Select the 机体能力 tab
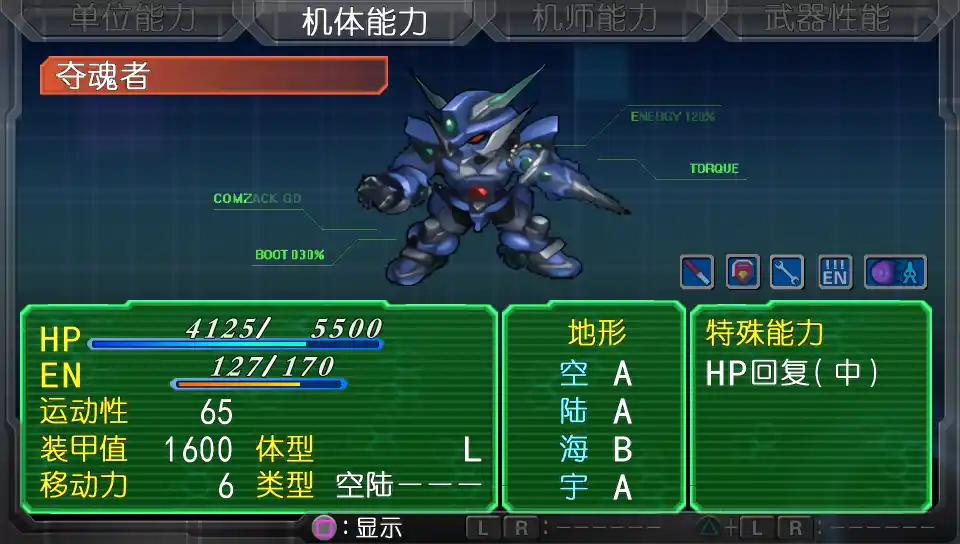The image size is (960, 544). [x=365, y=21]
